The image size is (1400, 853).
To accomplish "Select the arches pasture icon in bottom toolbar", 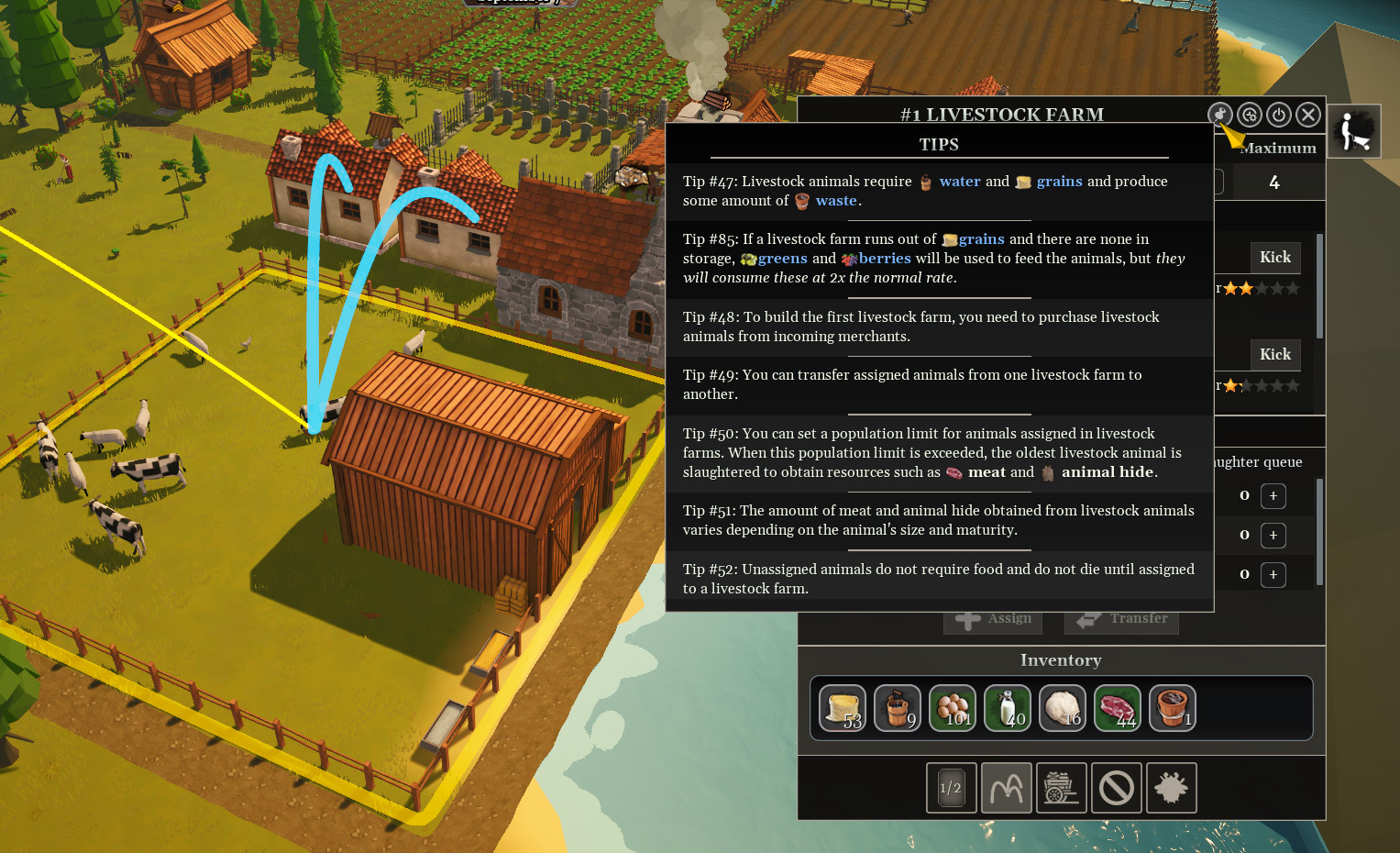I will [x=1006, y=787].
